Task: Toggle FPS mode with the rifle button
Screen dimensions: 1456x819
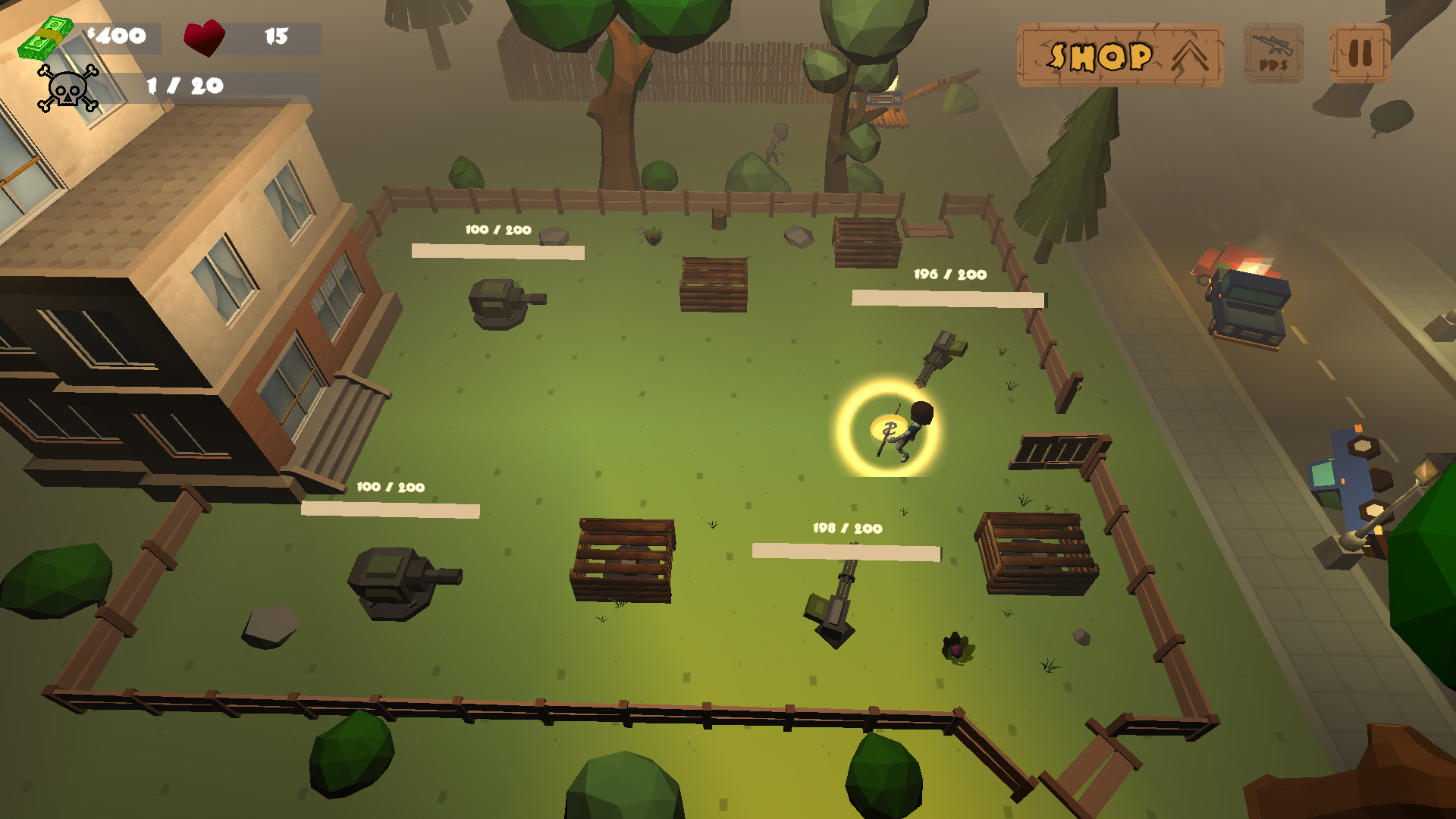Action: point(1272,53)
